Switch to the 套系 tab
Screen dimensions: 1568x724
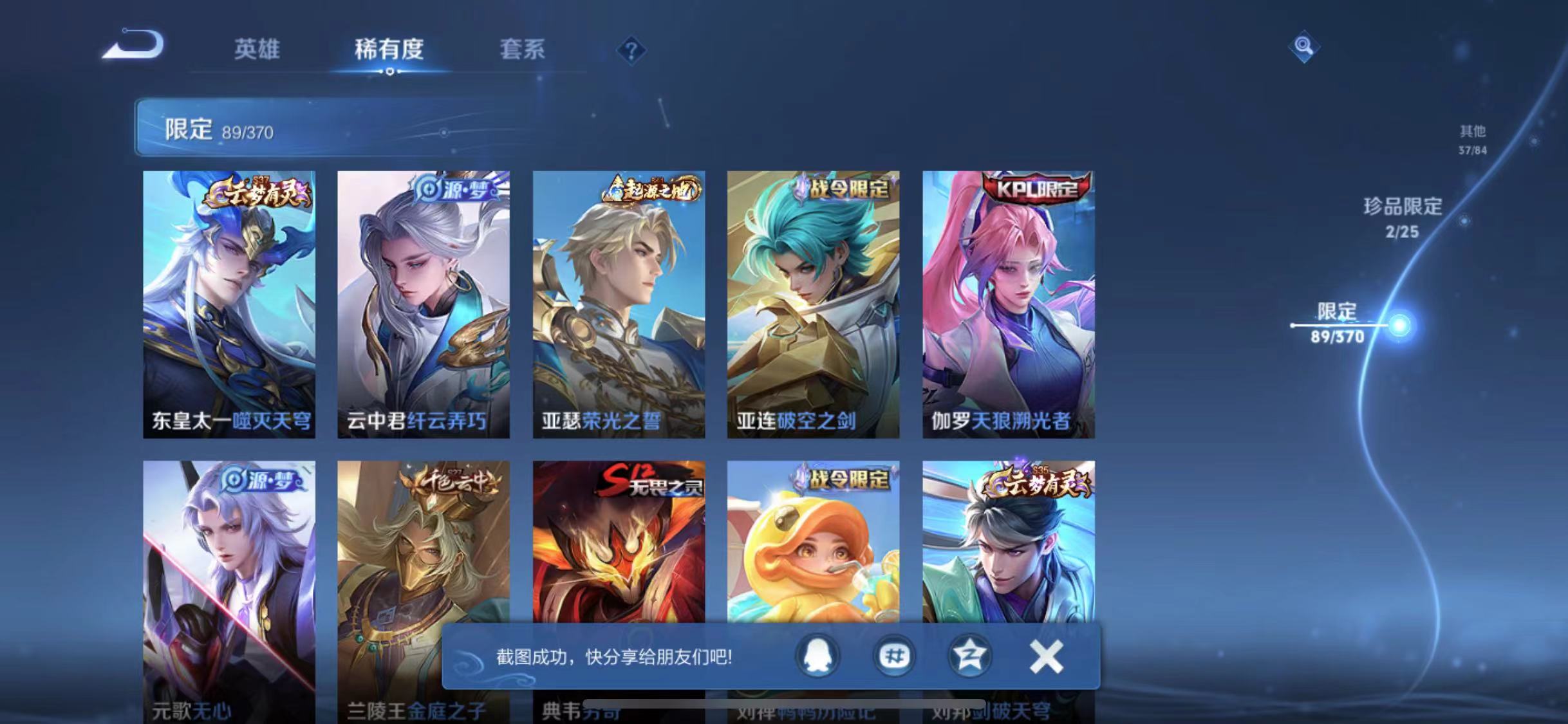tap(523, 49)
